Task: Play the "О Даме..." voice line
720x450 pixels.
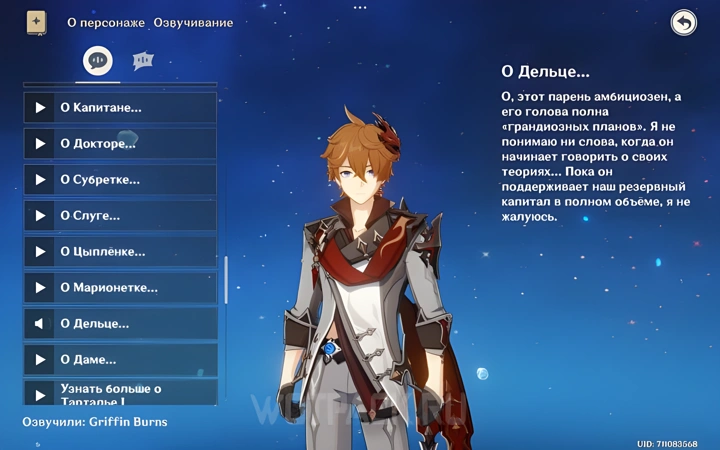Action: tap(40, 360)
